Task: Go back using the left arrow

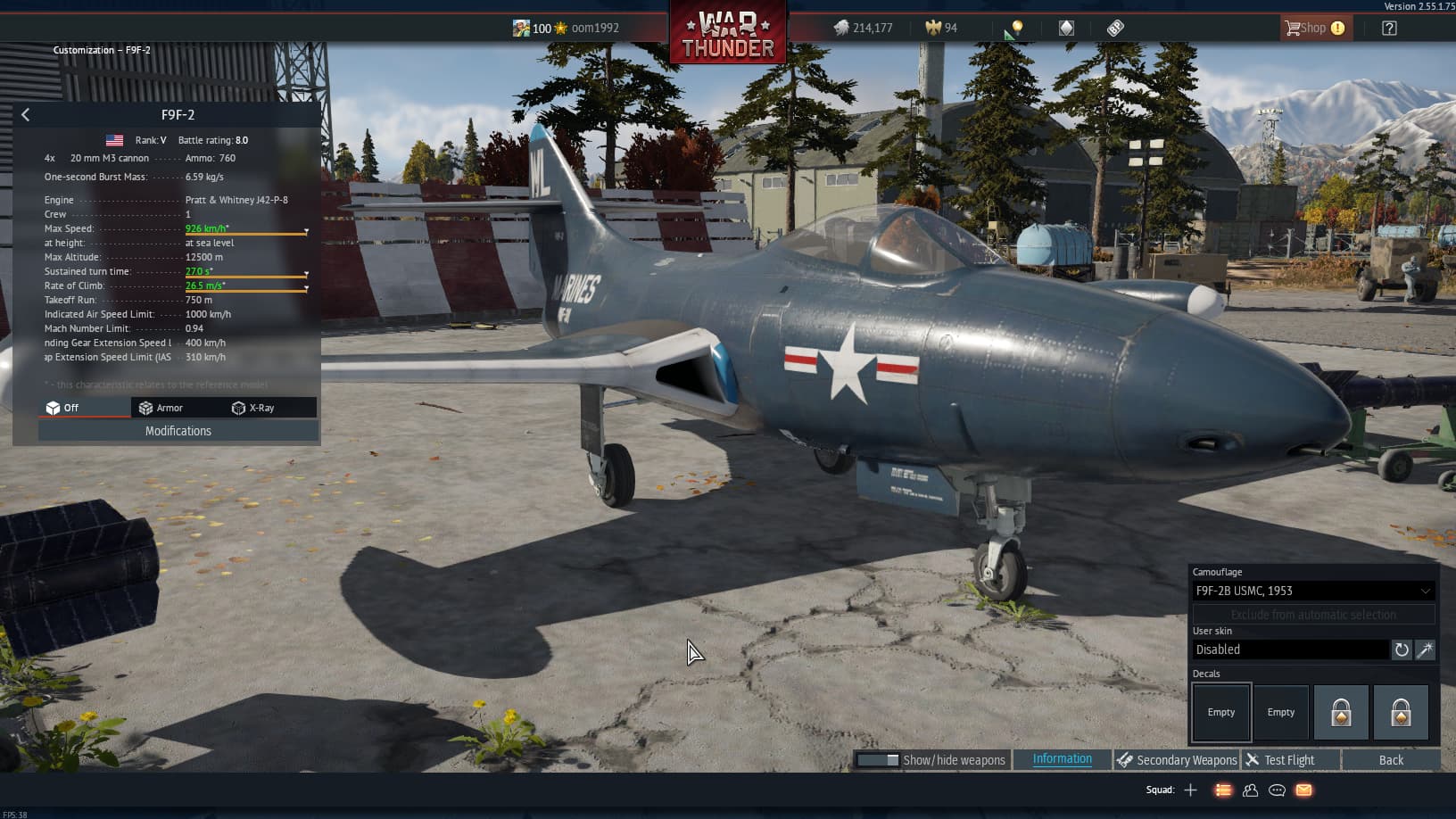Action: tap(25, 114)
